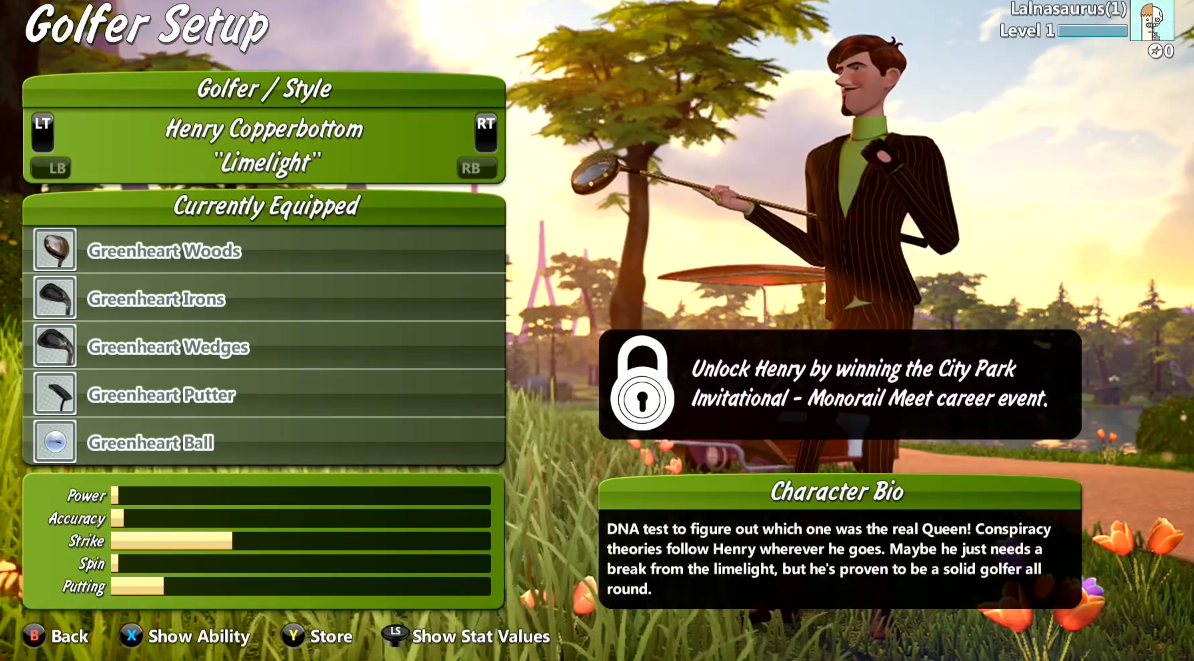Select the "Limelight" style name
Screen dimensions: 1194x661
pyautogui.click(x=266, y=164)
